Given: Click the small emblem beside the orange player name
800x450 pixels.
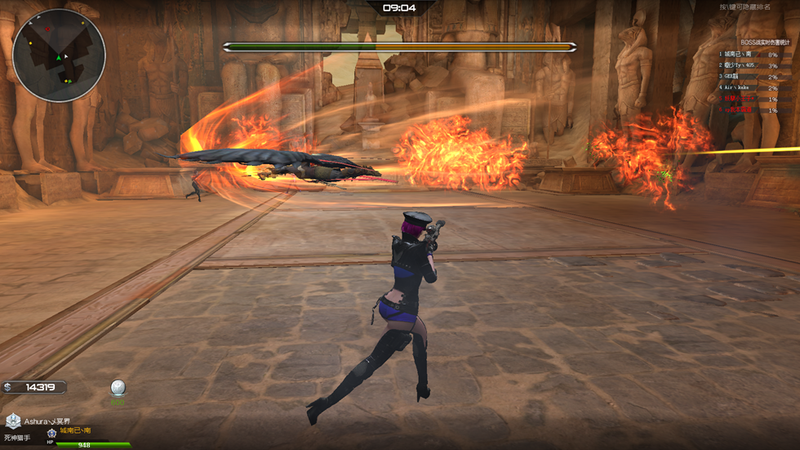Looking at the screenshot, I should [50, 432].
